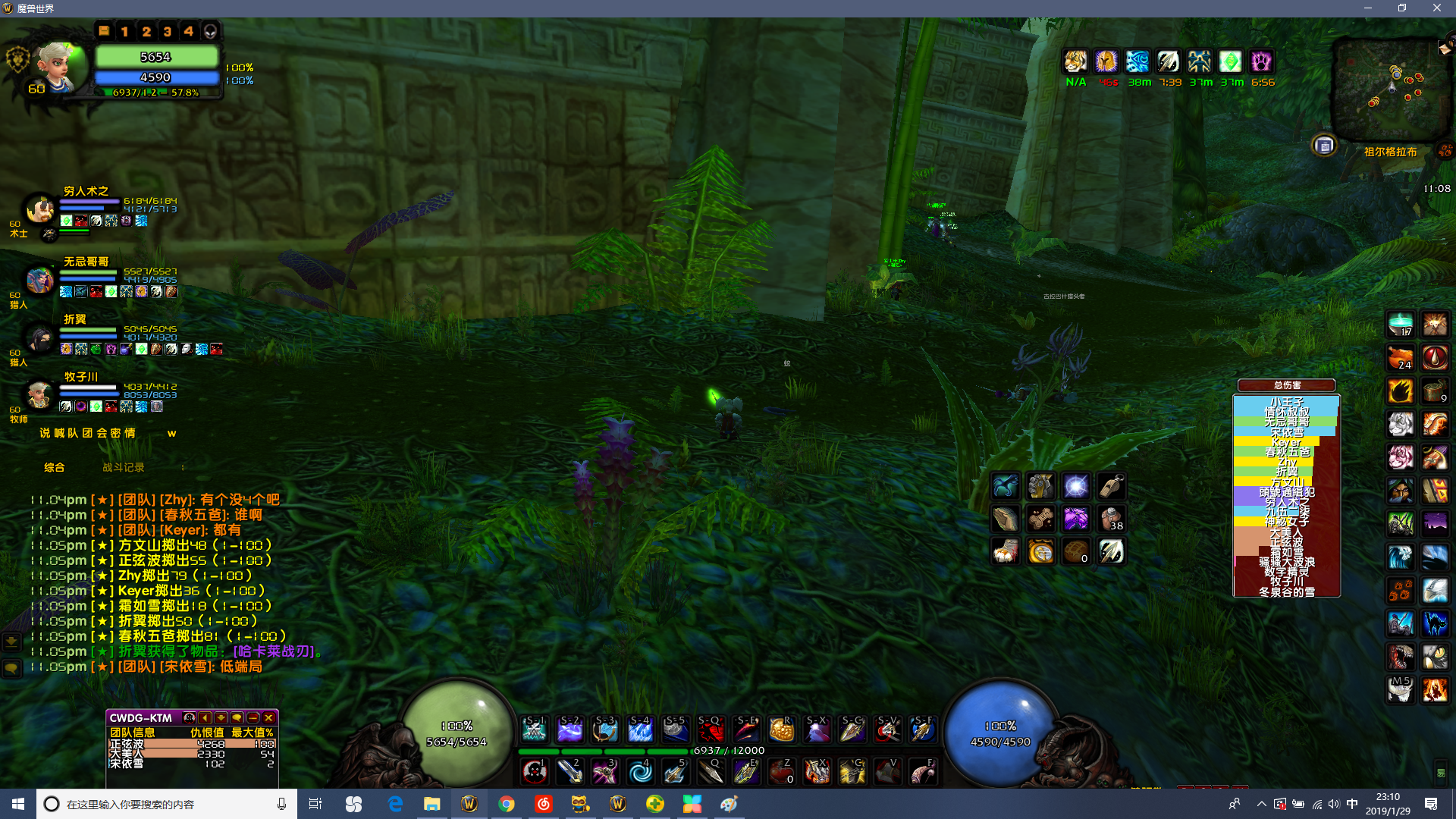The height and width of the screenshot is (819, 1456).
Task: Use the skull and crossbones S-1 ability
Action: point(534,730)
